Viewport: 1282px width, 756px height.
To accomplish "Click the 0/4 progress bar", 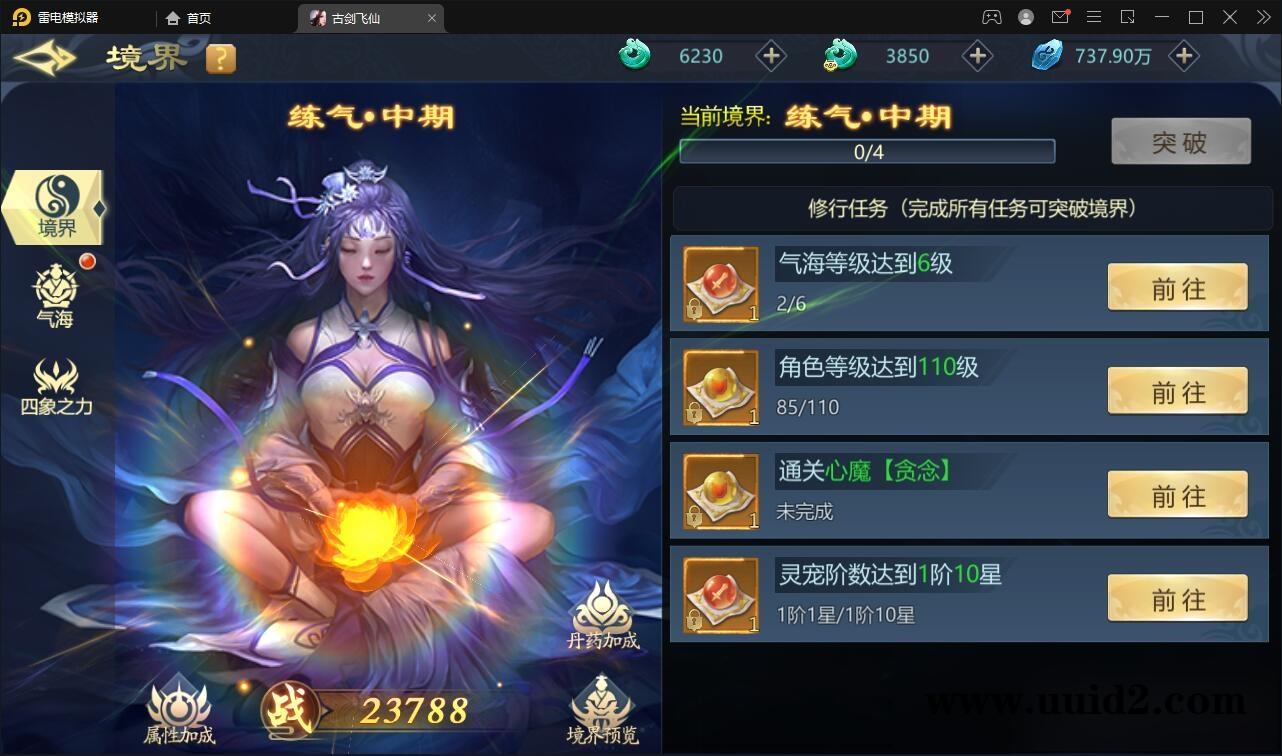I will (868, 151).
